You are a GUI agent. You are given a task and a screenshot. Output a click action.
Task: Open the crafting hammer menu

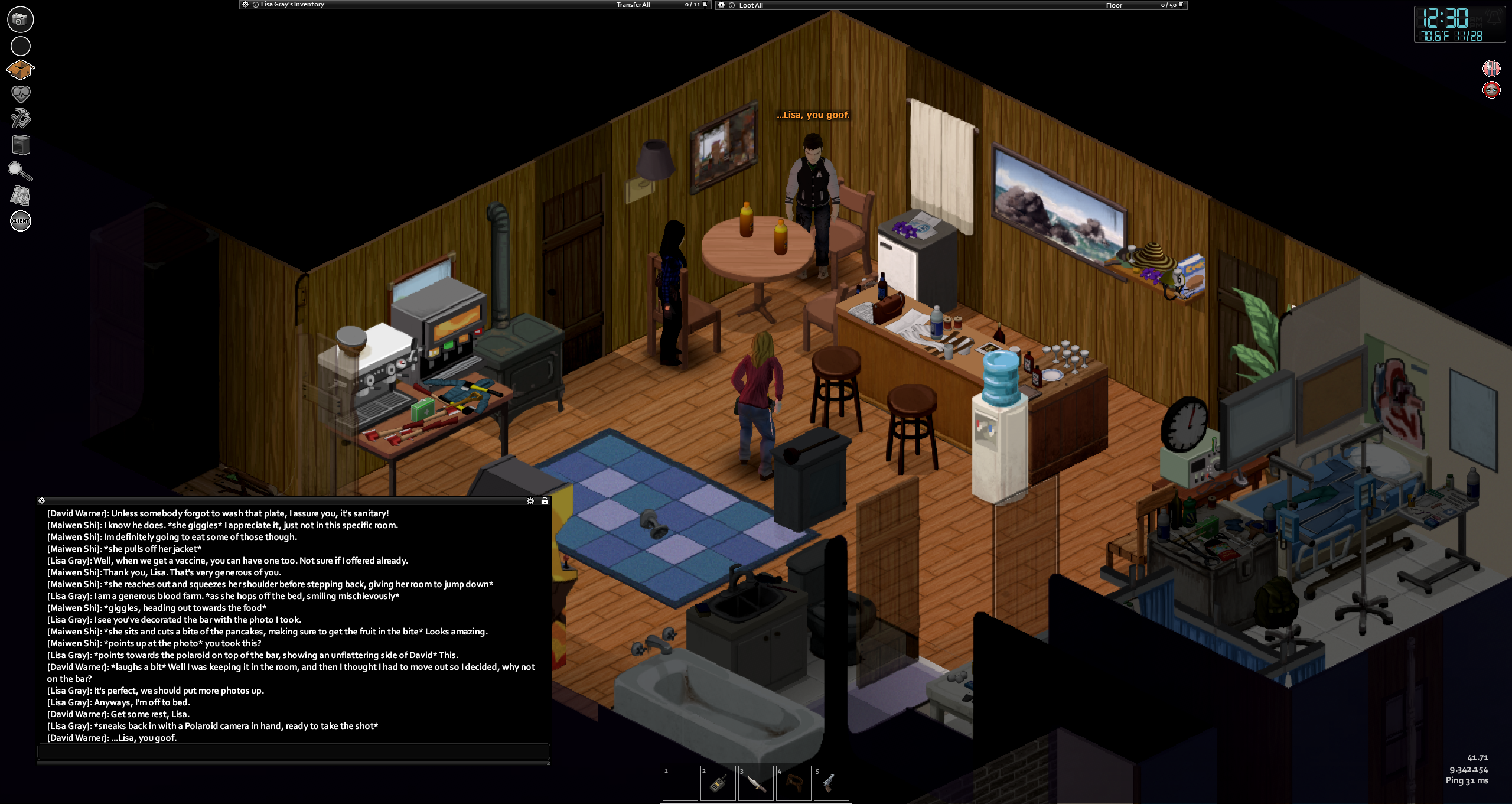pyautogui.click(x=21, y=118)
